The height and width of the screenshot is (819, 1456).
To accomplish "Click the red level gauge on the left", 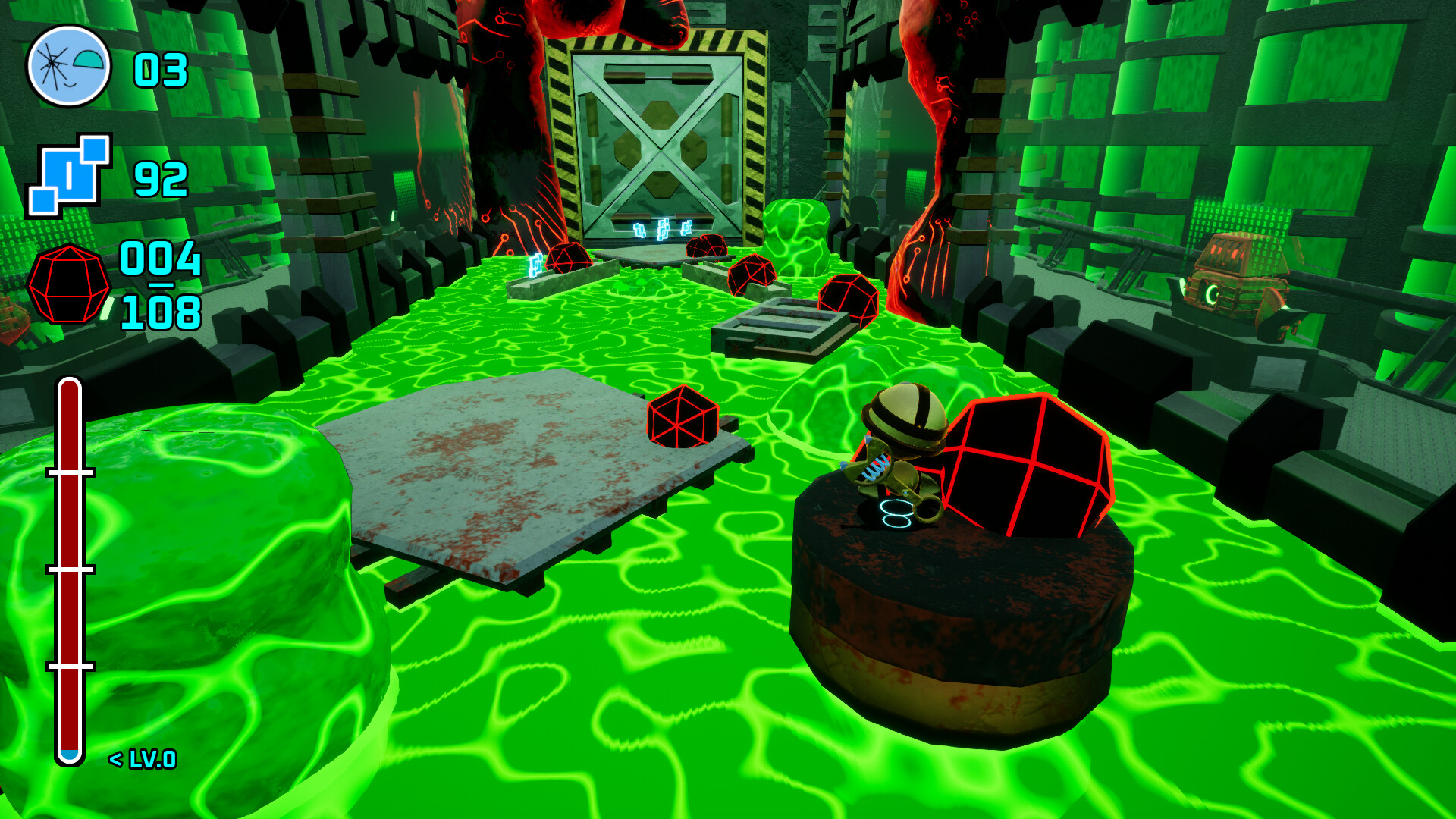I will click(70, 569).
